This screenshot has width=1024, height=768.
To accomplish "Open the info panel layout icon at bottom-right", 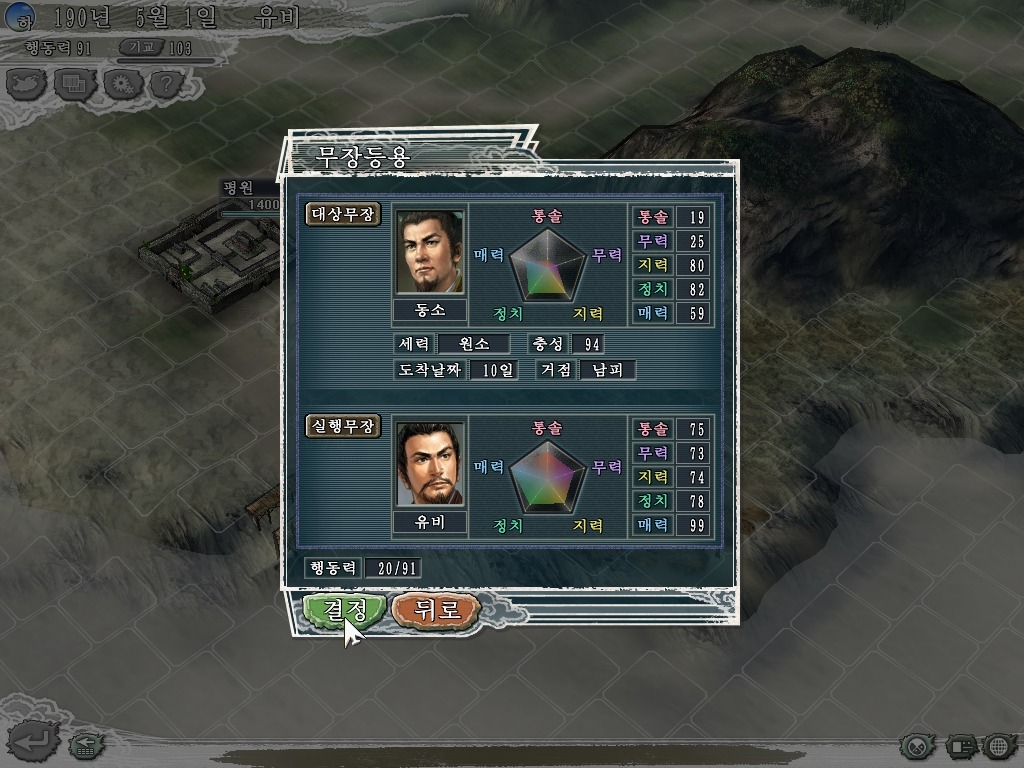I will pos(961,745).
